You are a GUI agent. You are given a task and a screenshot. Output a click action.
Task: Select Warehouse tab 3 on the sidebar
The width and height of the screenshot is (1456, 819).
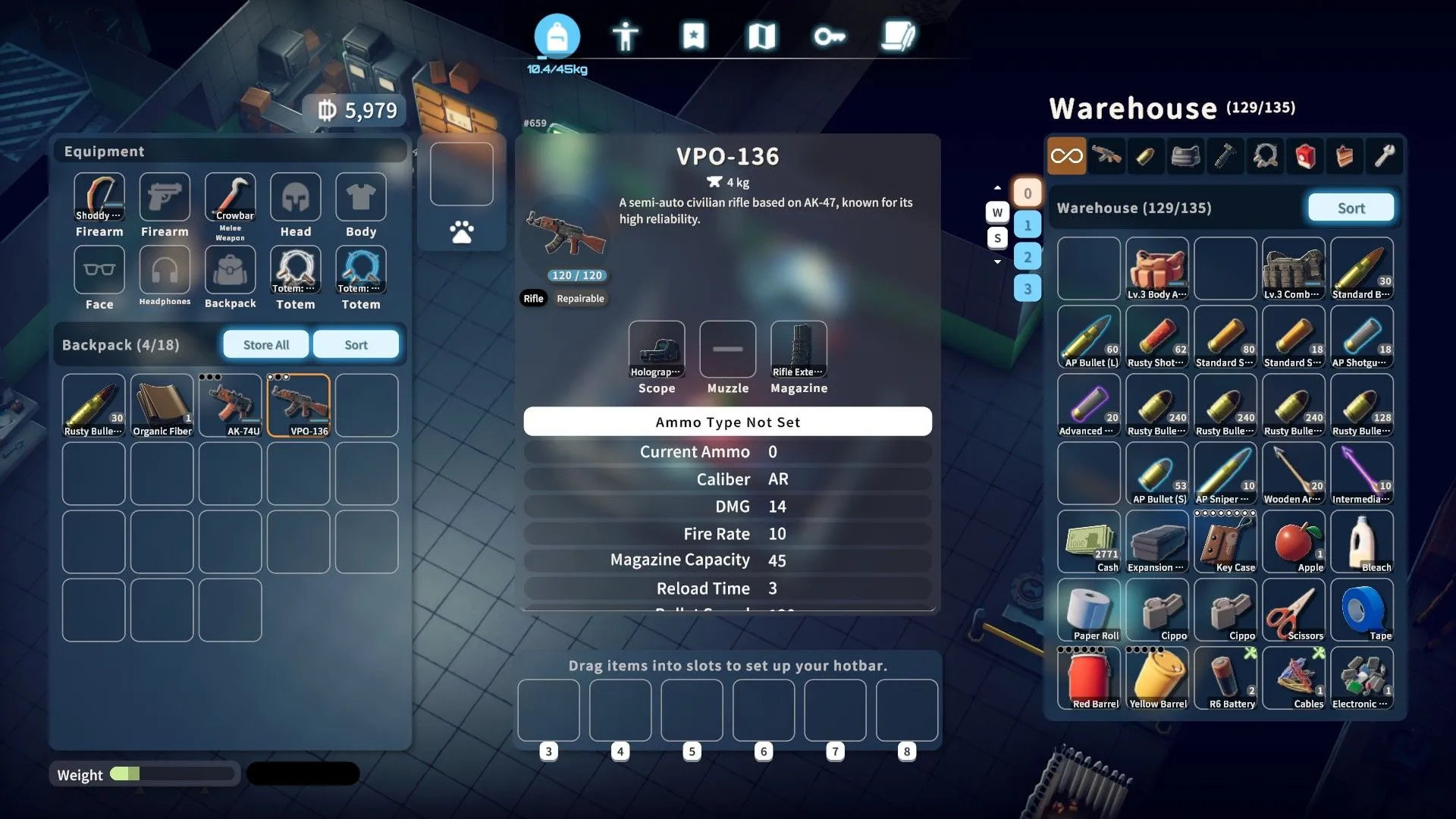pyautogui.click(x=1028, y=289)
